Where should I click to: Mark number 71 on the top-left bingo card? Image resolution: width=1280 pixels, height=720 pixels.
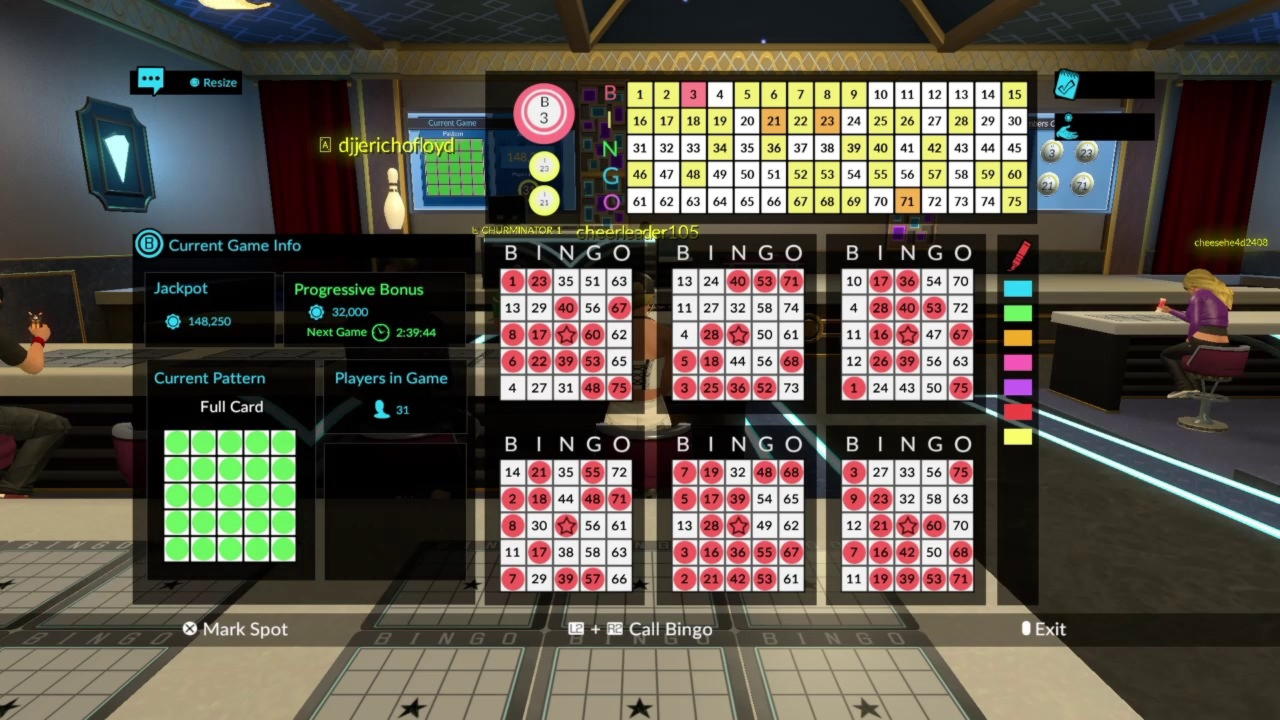(792, 281)
